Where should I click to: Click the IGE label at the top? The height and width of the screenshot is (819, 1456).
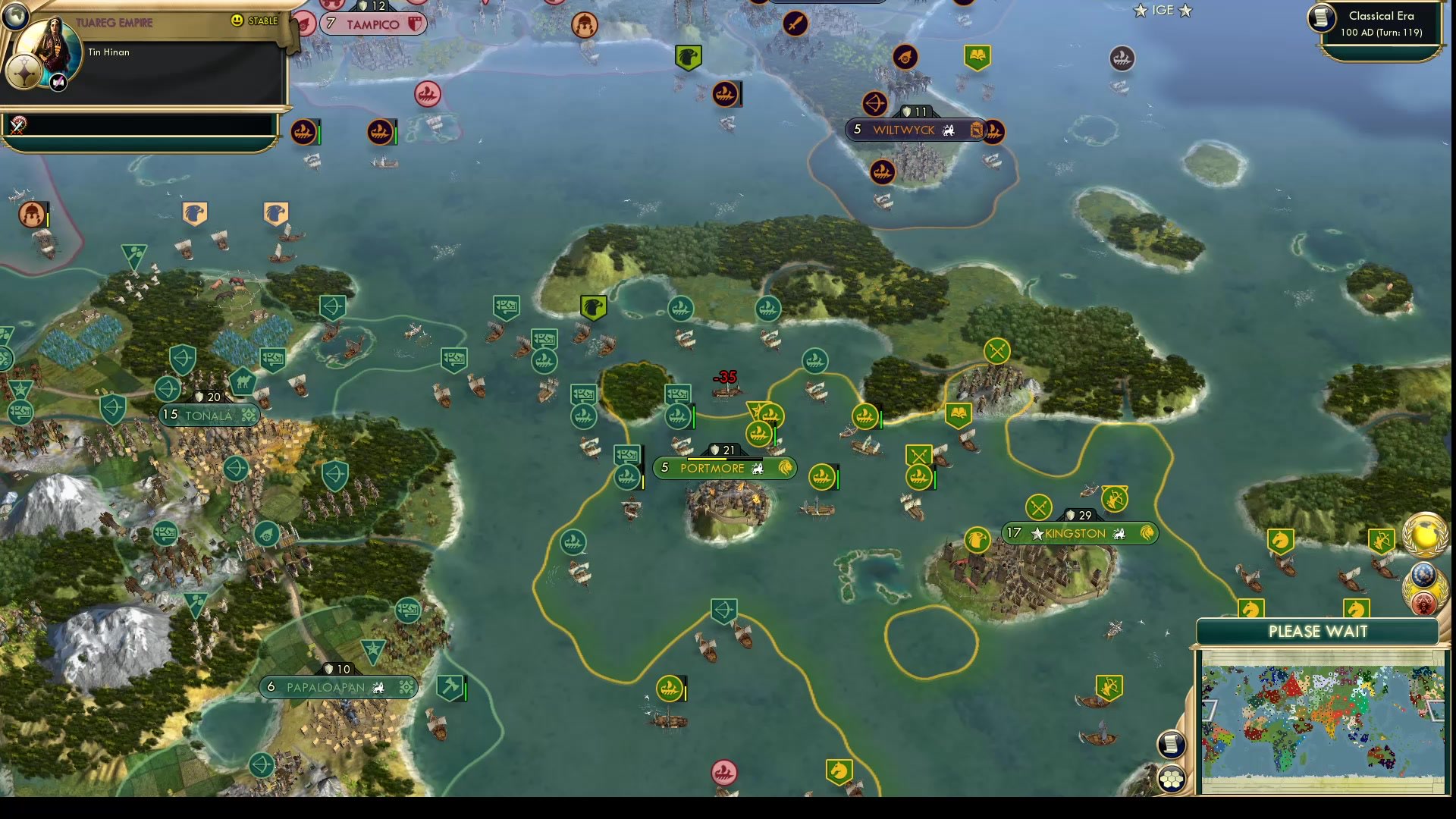click(1163, 11)
